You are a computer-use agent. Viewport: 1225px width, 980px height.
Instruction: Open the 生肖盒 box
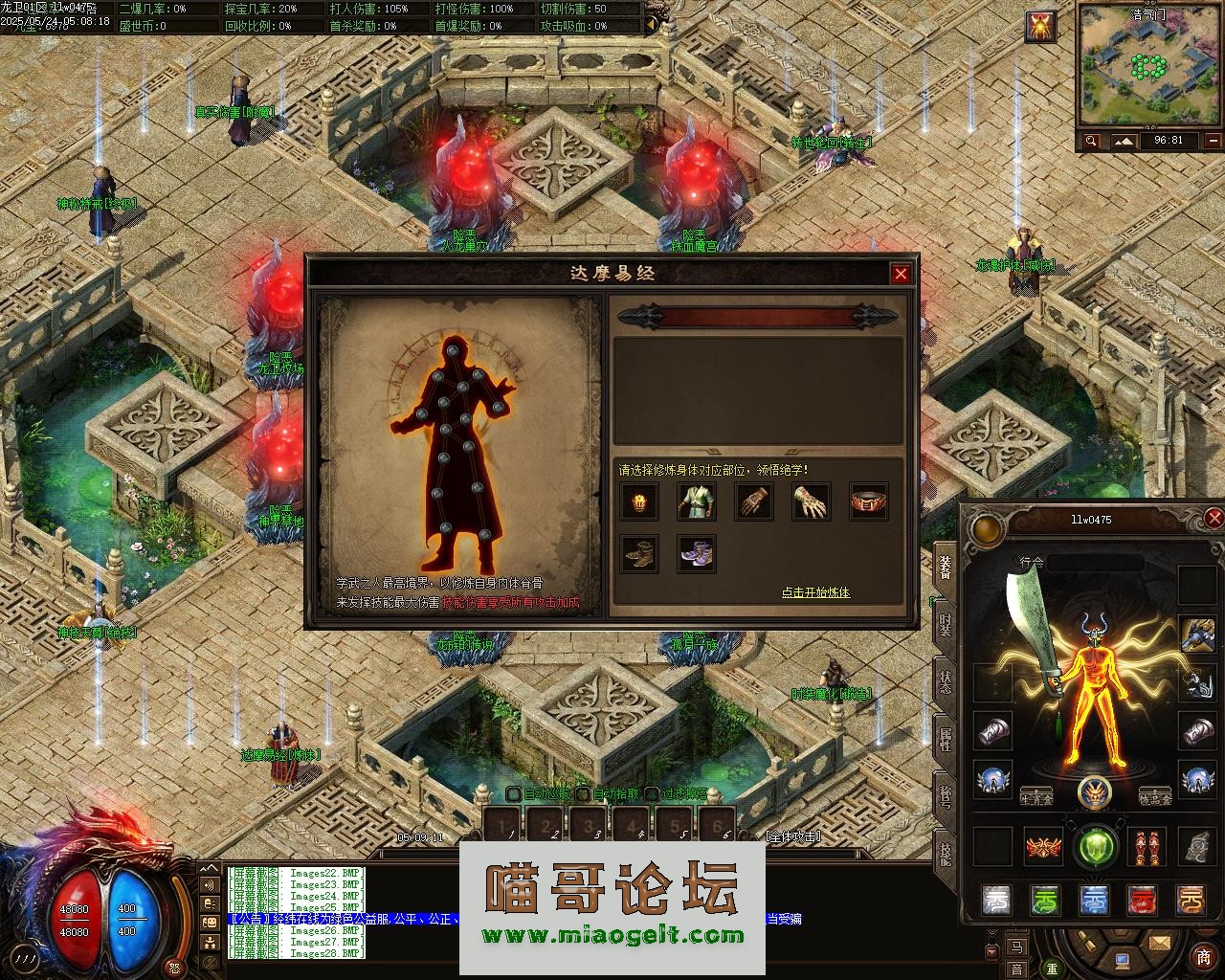click(x=1036, y=797)
